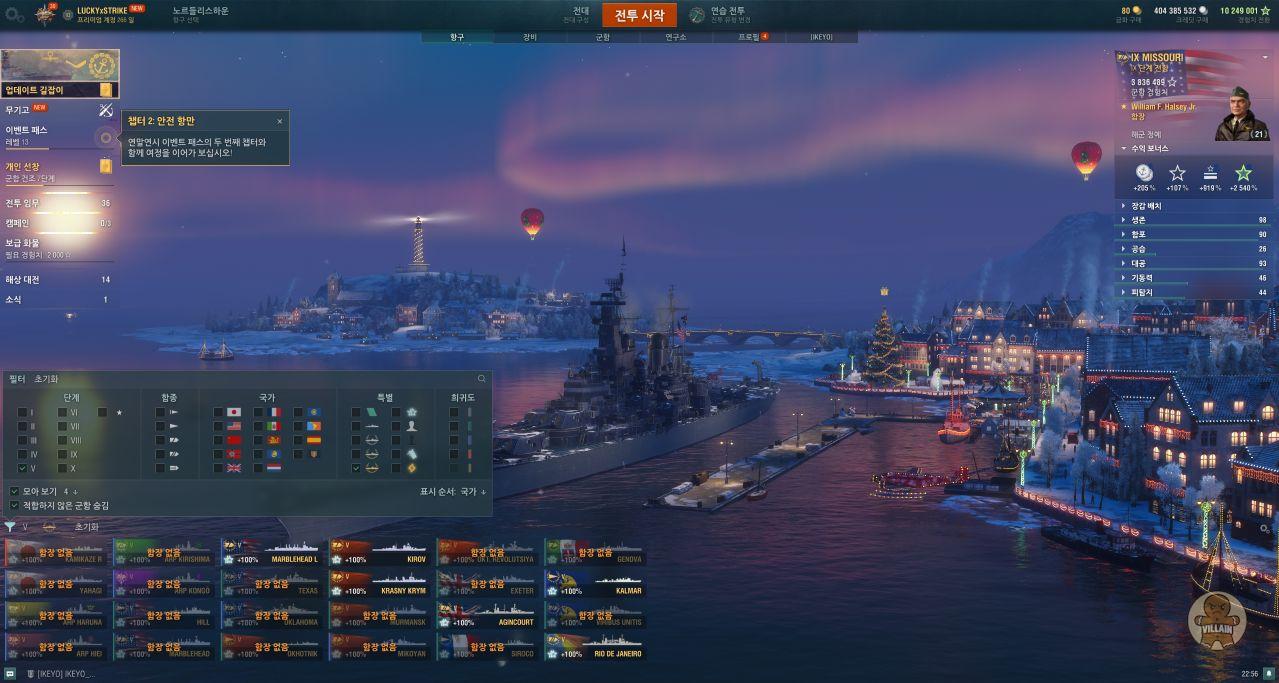Open the 이벤트 패스 entry
The height and width of the screenshot is (683, 1279).
click(x=27, y=130)
